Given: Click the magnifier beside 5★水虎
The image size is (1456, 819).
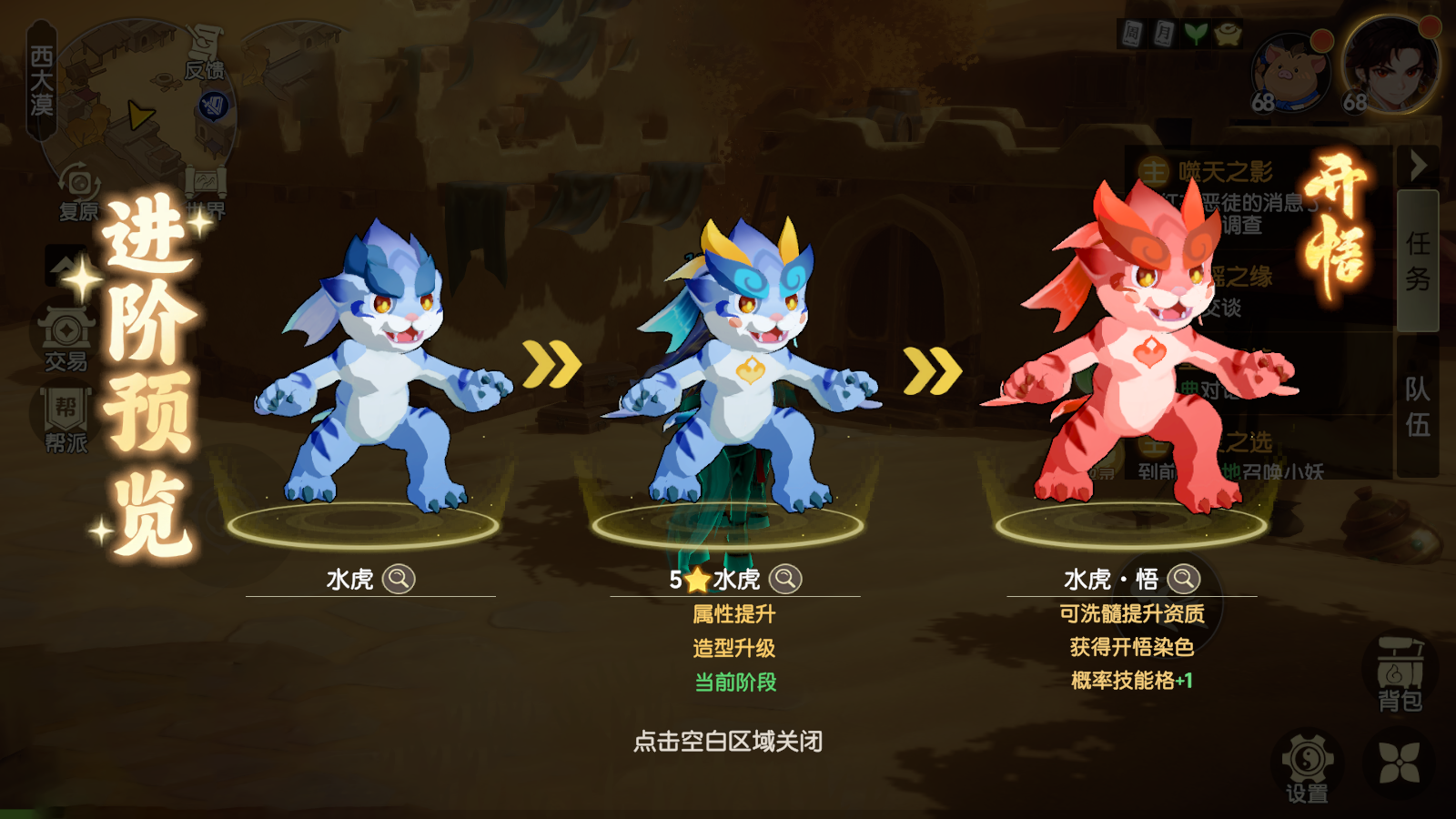Looking at the screenshot, I should coord(784,580).
